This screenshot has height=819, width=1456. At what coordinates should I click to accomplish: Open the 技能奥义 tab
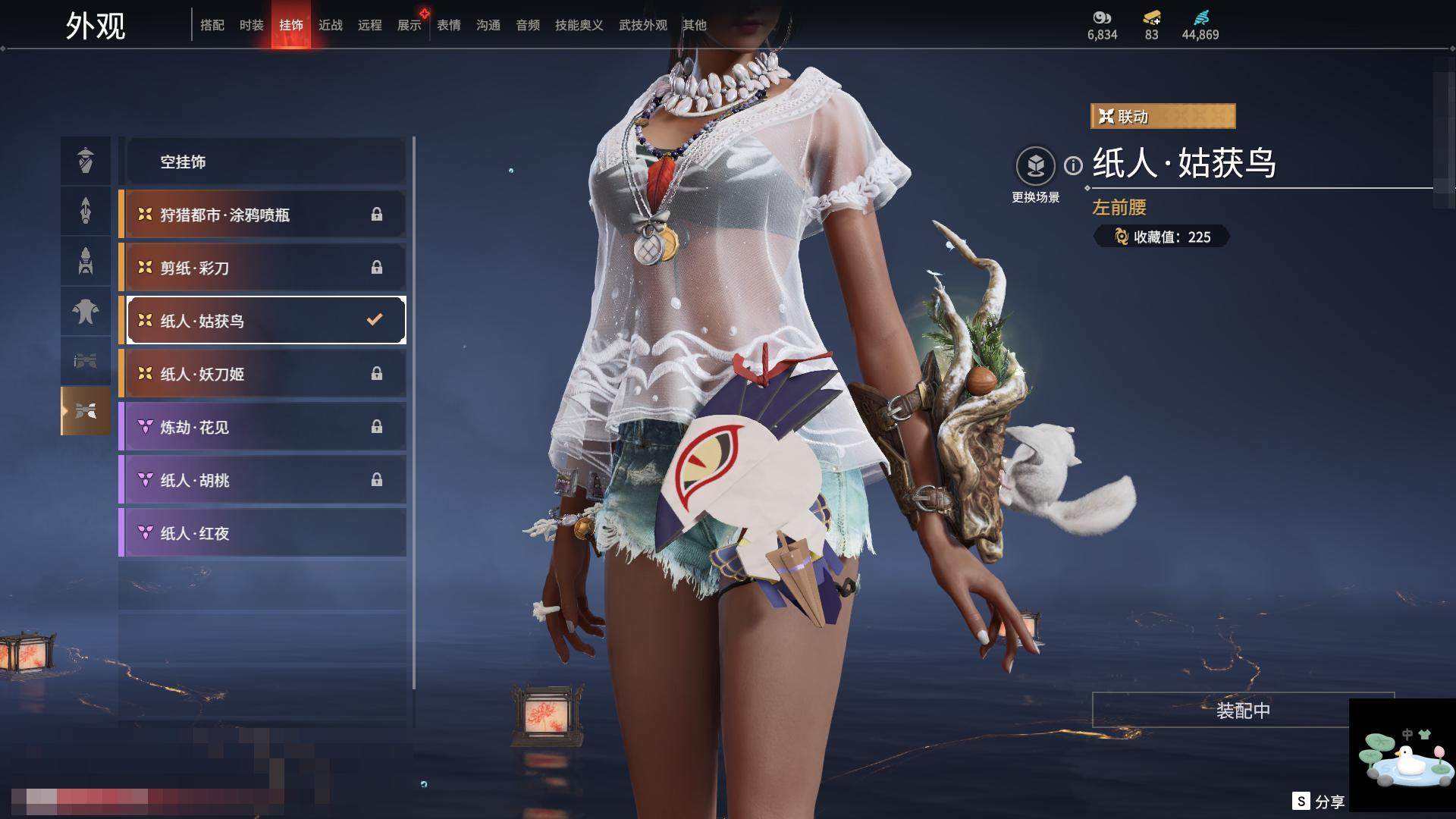pyautogui.click(x=579, y=25)
